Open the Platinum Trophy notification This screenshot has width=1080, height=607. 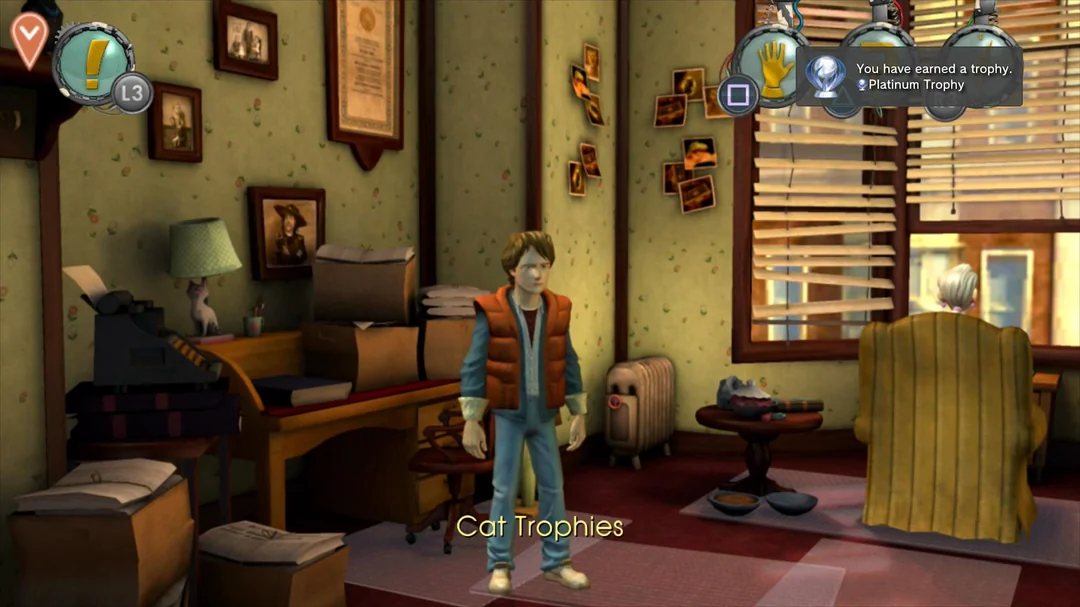[x=908, y=77]
